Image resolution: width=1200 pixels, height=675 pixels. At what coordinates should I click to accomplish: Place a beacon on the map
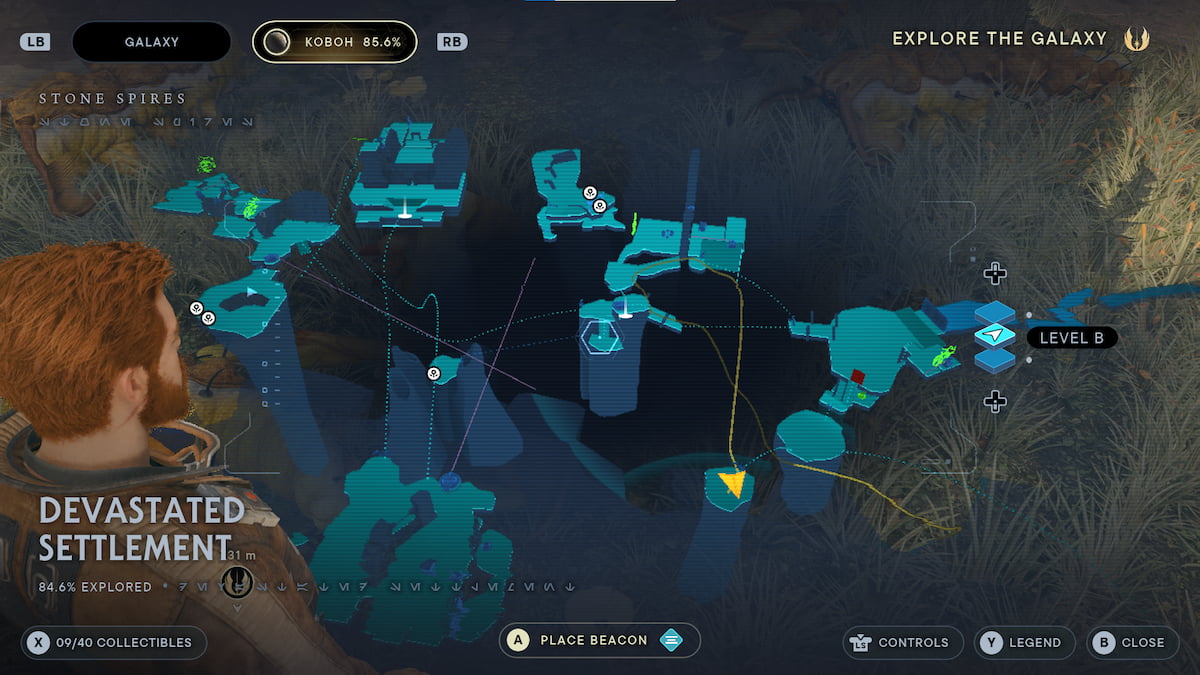[599, 641]
